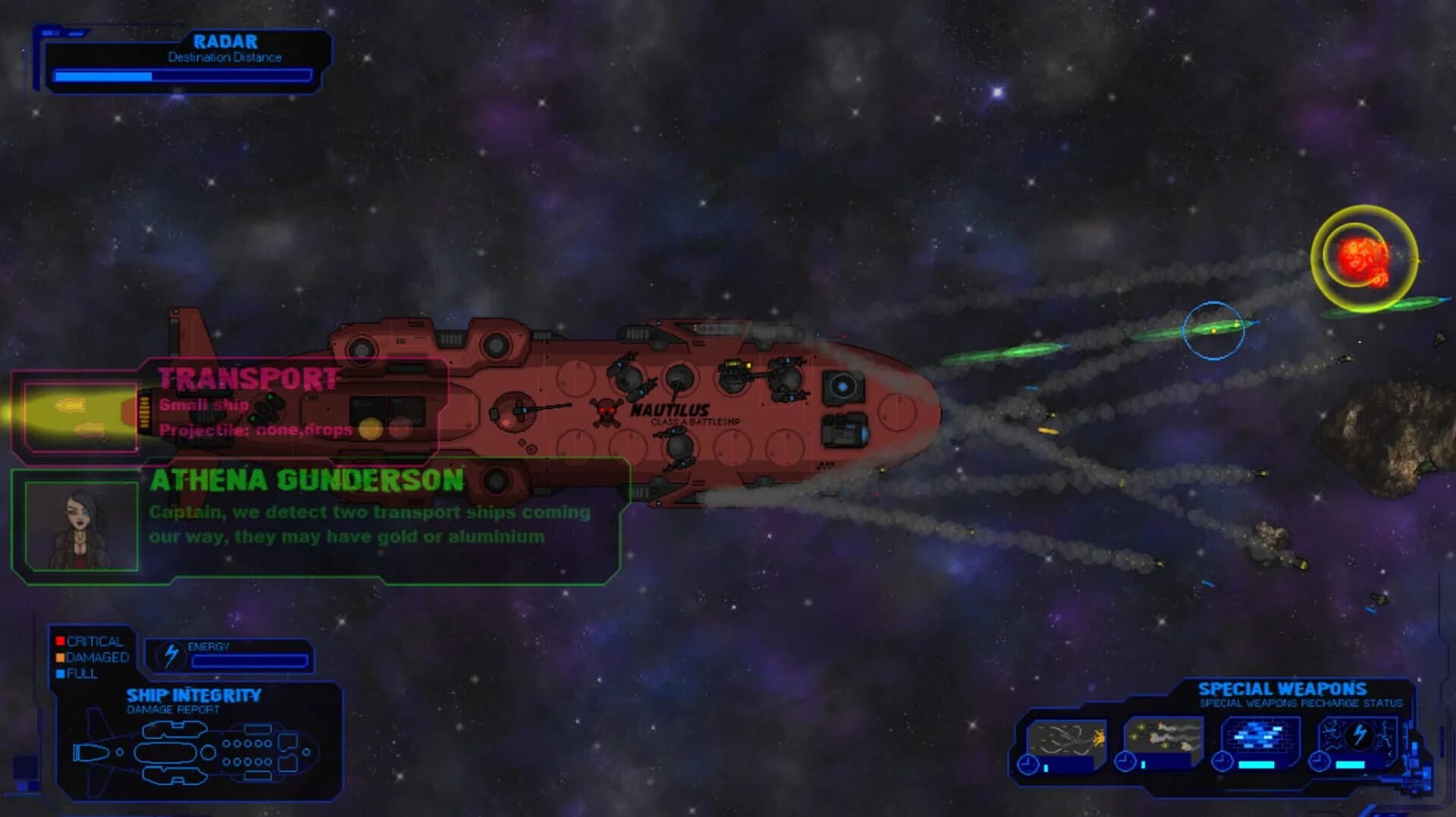Toggle the blue FULL legend square

(x=60, y=674)
